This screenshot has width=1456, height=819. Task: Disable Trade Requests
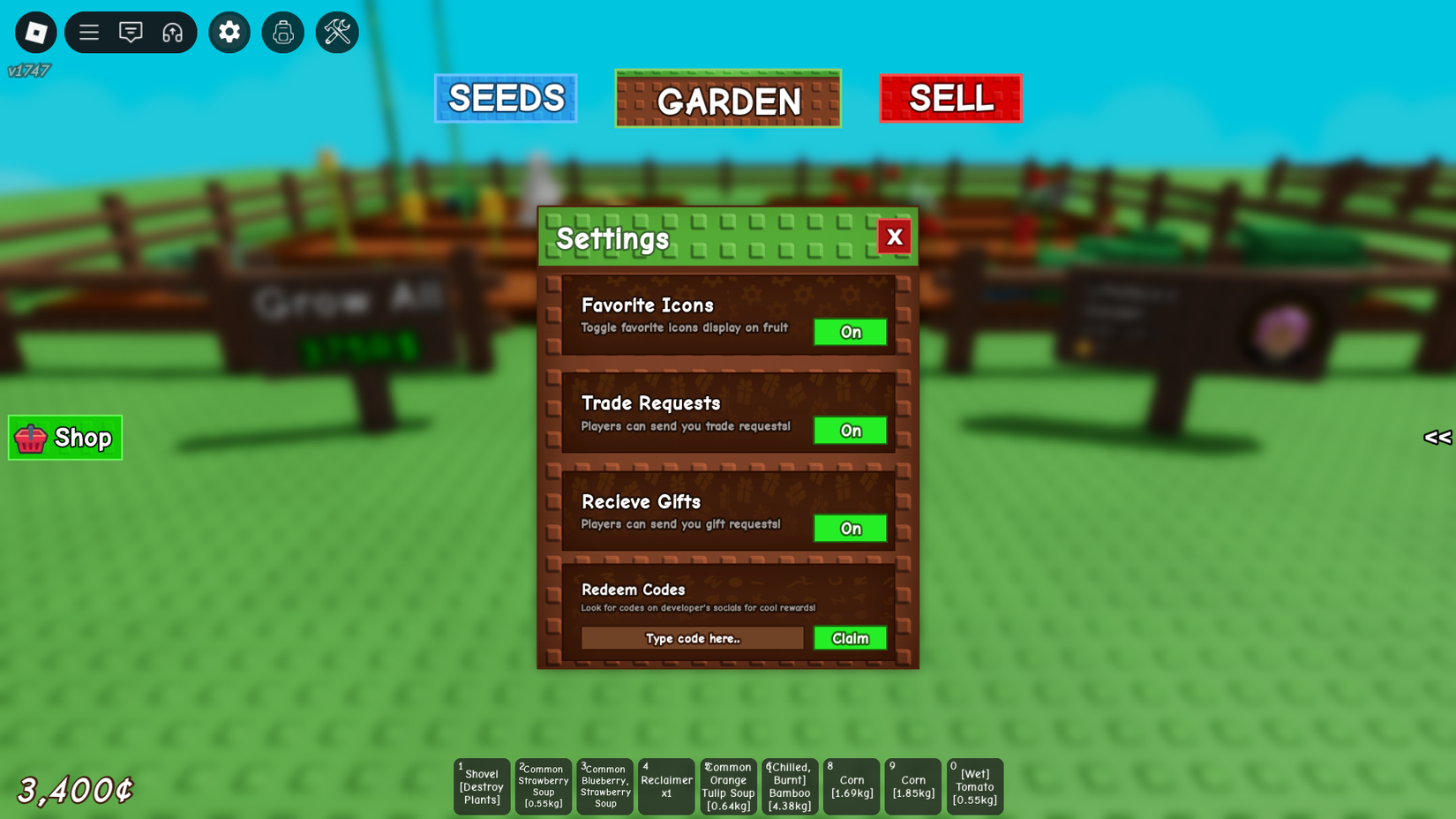point(849,431)
